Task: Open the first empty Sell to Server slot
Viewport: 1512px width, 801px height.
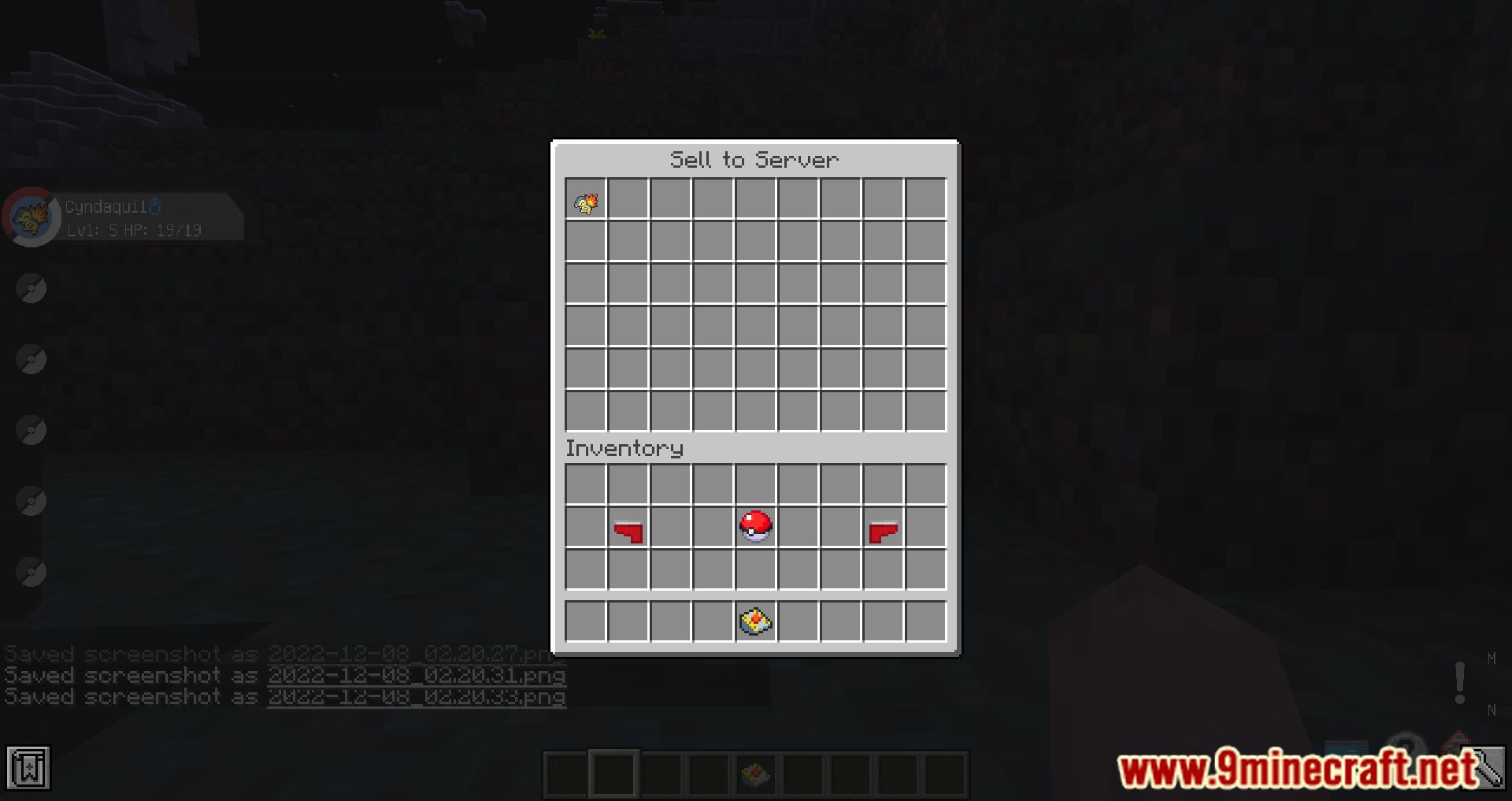Action: point(628,201)
